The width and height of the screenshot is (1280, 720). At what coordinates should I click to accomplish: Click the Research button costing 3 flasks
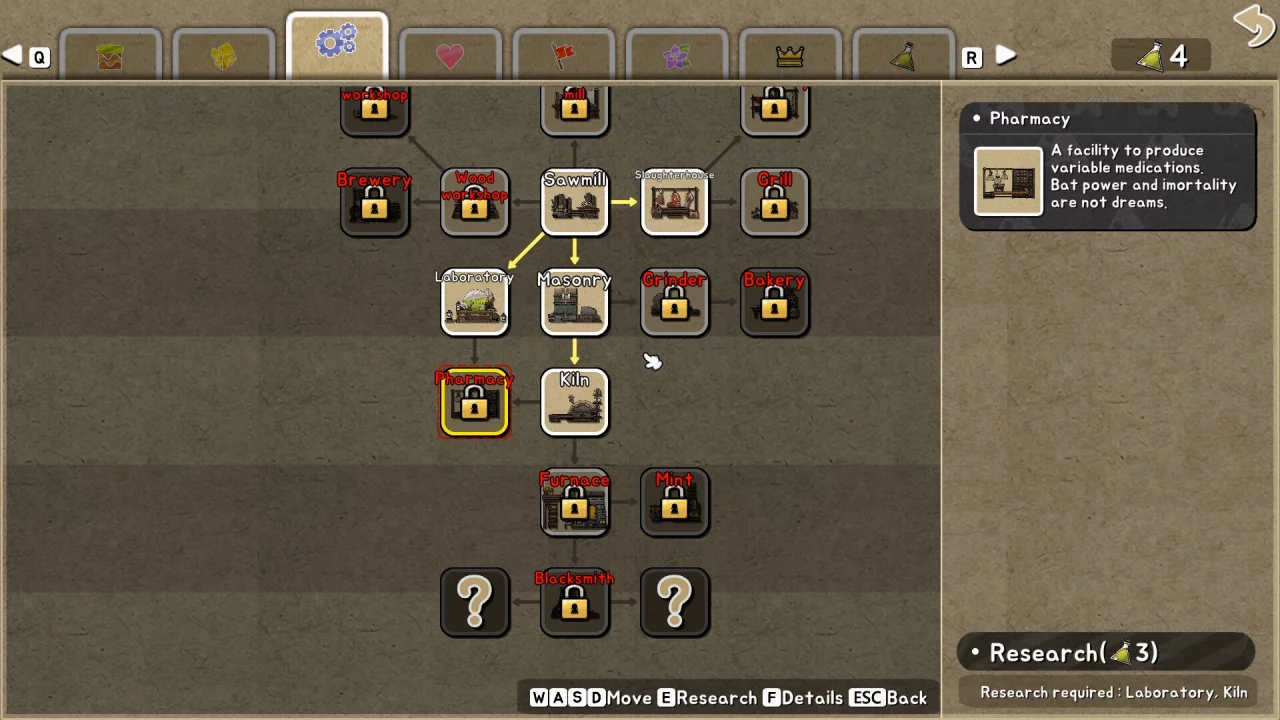[1106, 653]
